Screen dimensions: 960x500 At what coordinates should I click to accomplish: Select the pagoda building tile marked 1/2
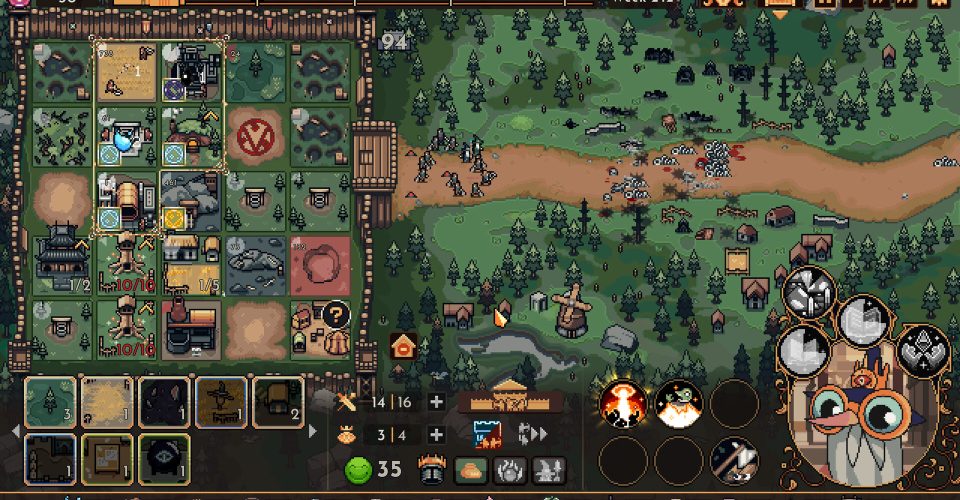[61, 263]
